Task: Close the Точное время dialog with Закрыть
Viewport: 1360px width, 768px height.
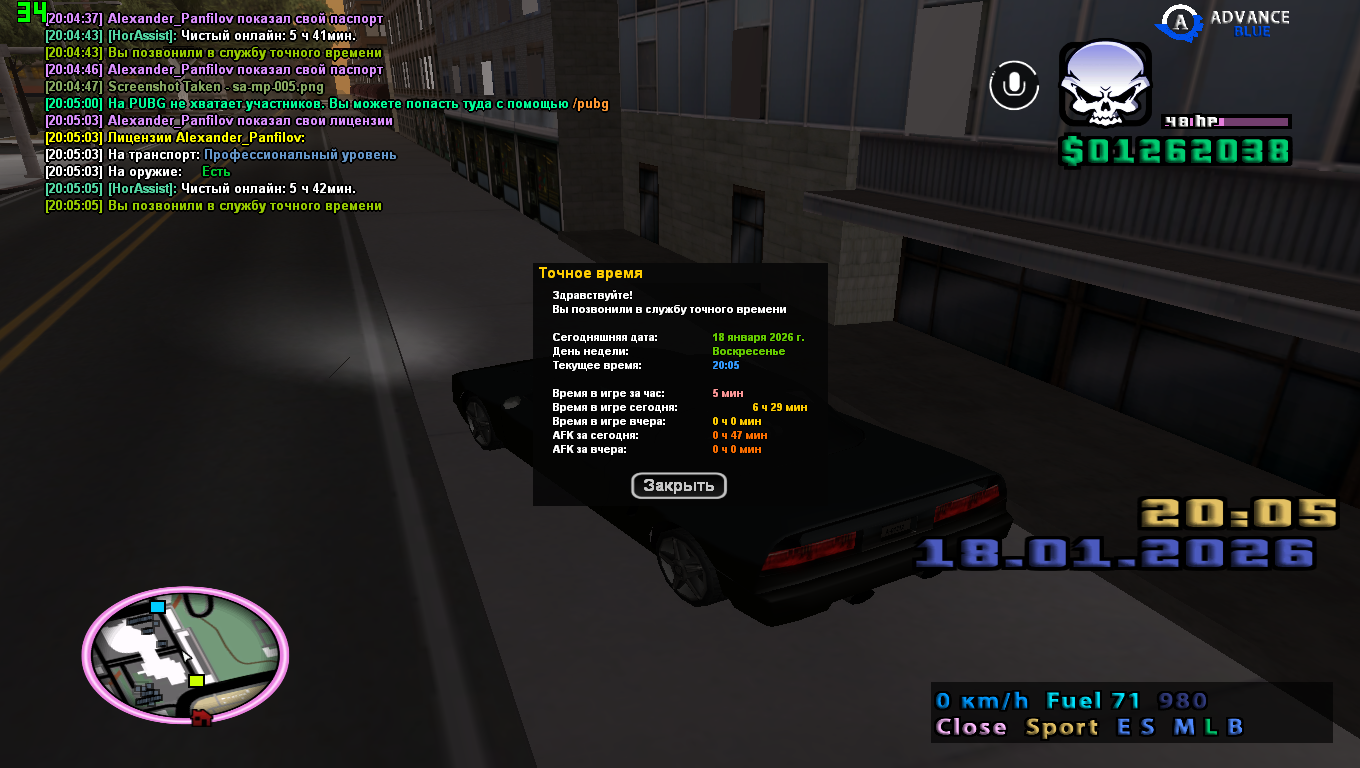Action: pyautogui.click(x=678, y=486)
